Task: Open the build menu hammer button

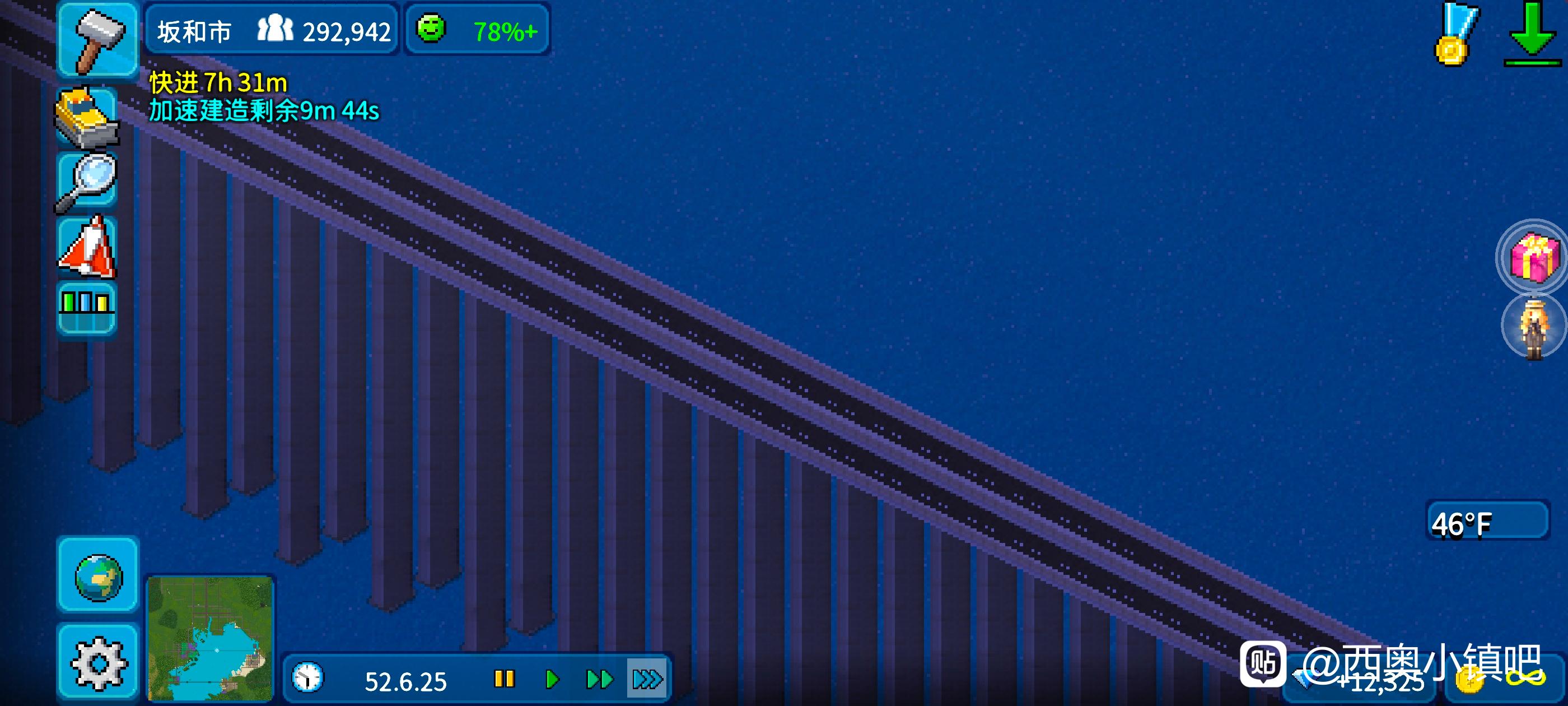Action: pos(97,39)
